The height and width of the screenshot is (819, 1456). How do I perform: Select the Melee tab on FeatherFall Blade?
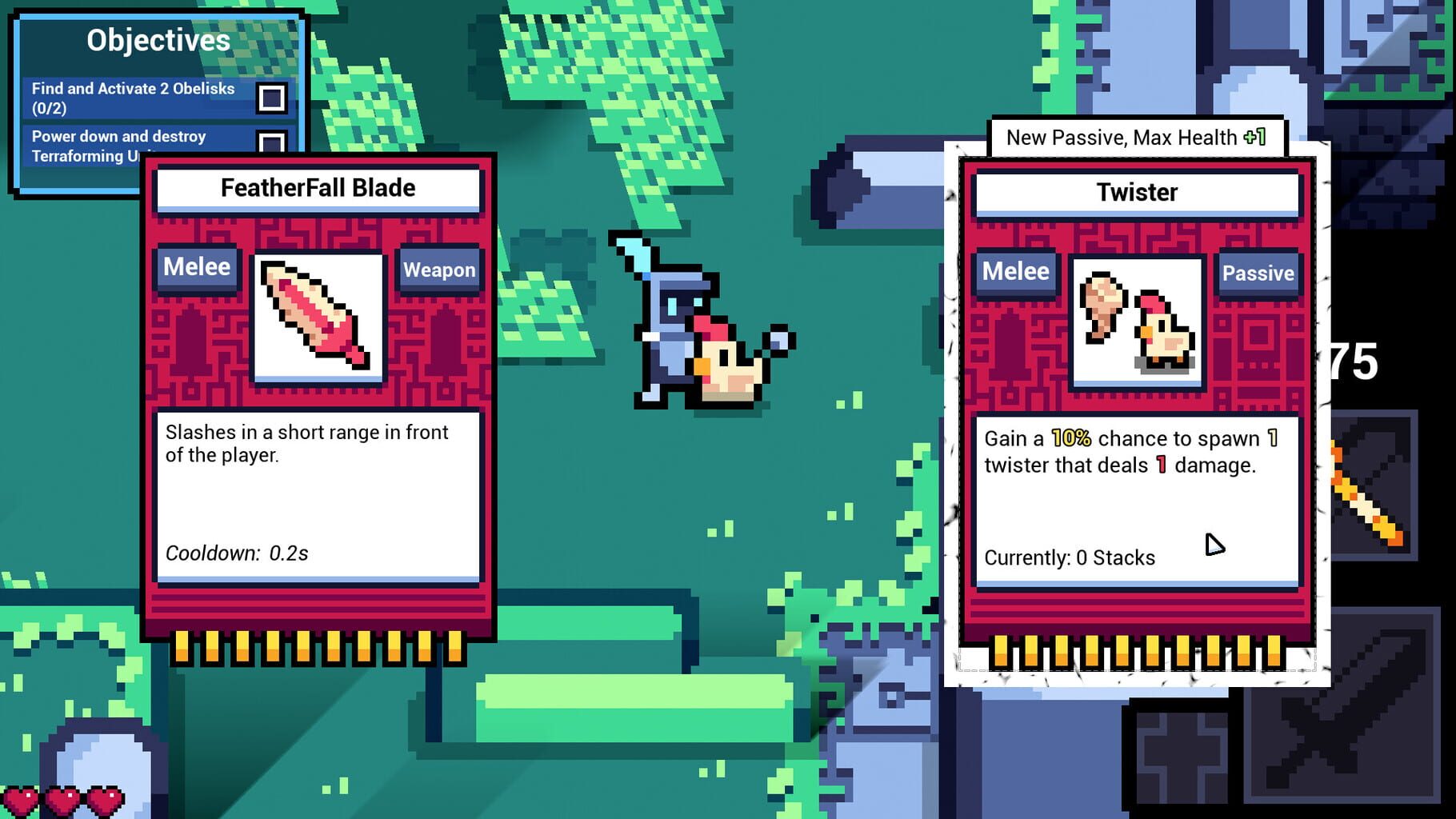click(x=196, y=268)
